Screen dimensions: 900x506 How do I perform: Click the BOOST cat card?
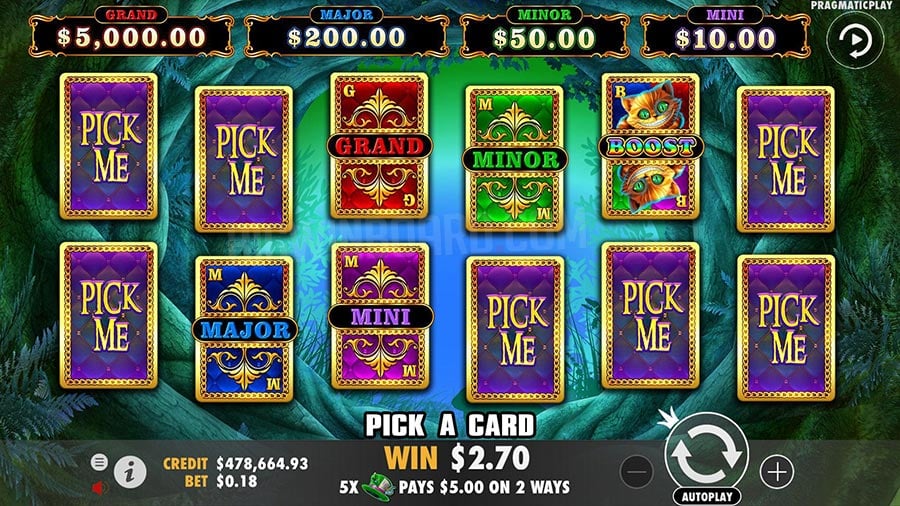(x=650, y=146)
